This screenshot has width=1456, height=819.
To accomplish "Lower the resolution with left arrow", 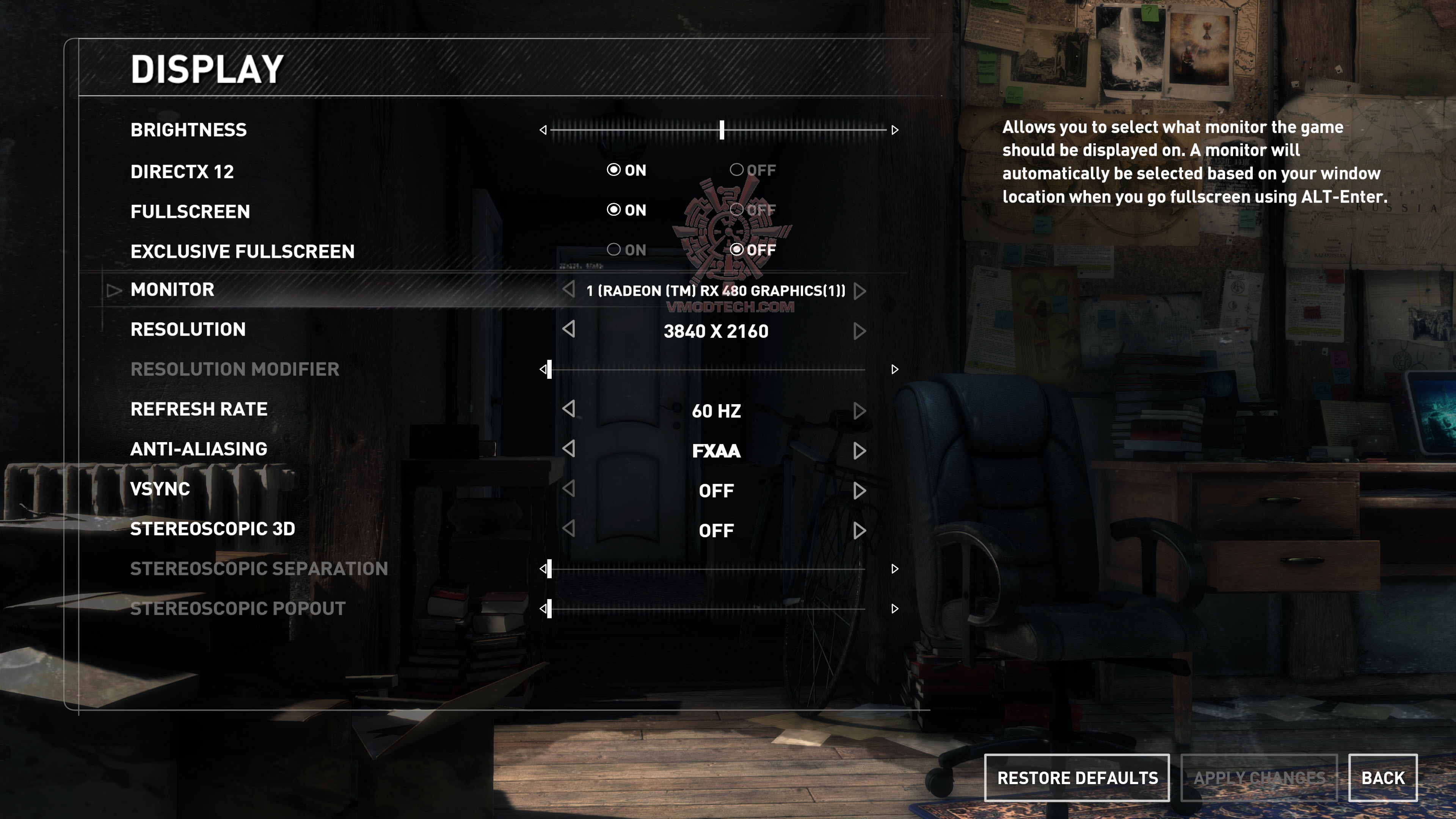I will tap(569, 329).
